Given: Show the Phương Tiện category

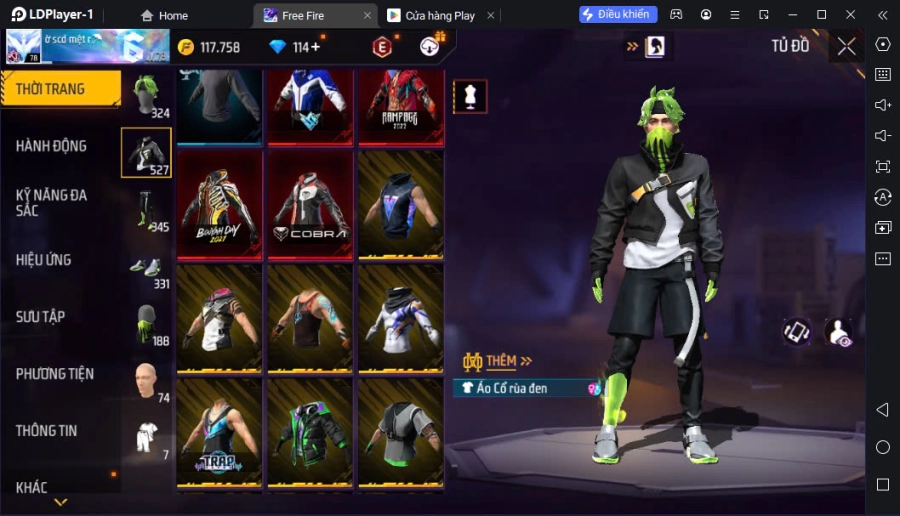Looking at the screenshot, I should (x=55, y=374).
